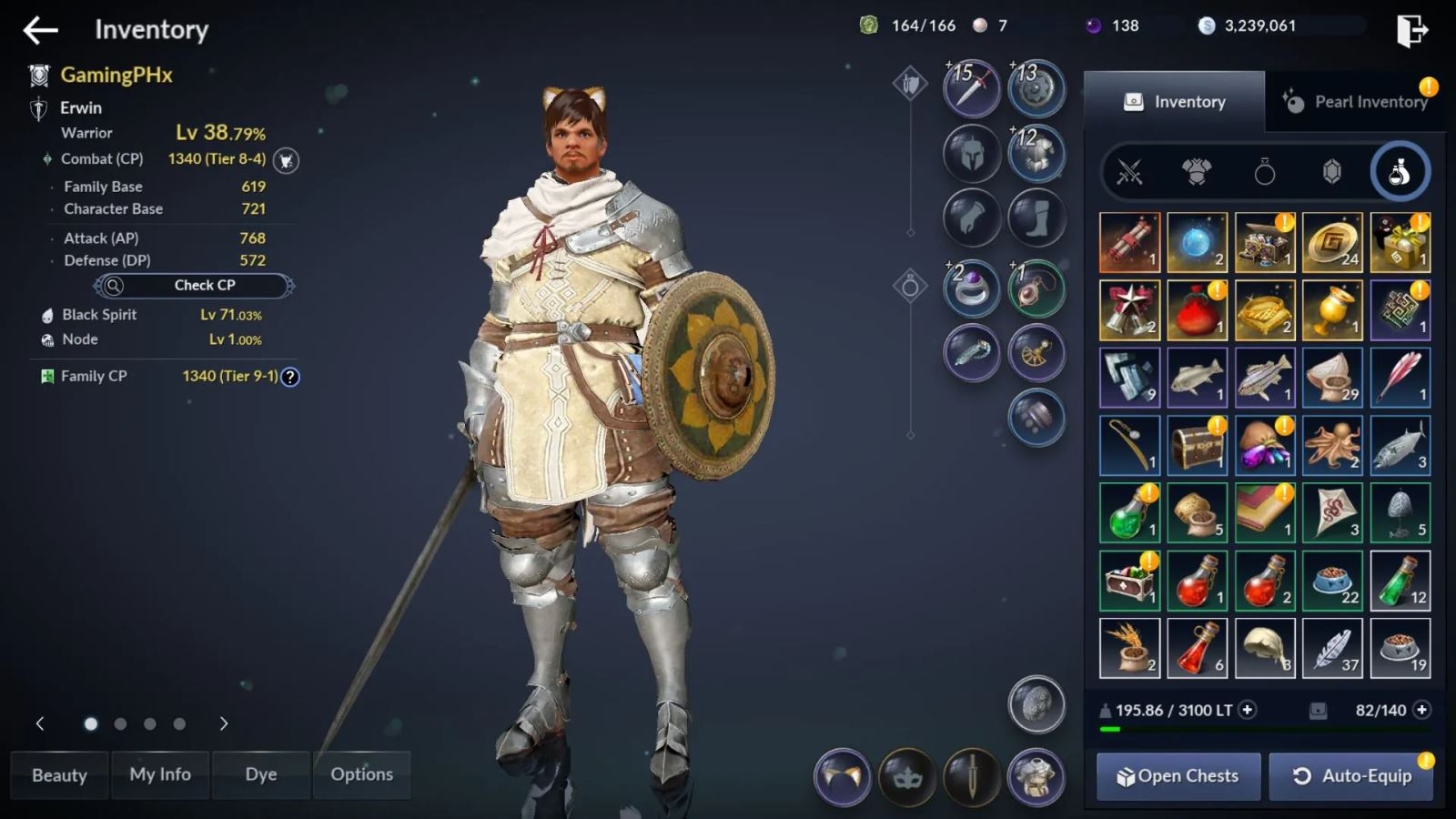
Task: Select the consumables flask filter
Action: click(x=1400, y=170)
